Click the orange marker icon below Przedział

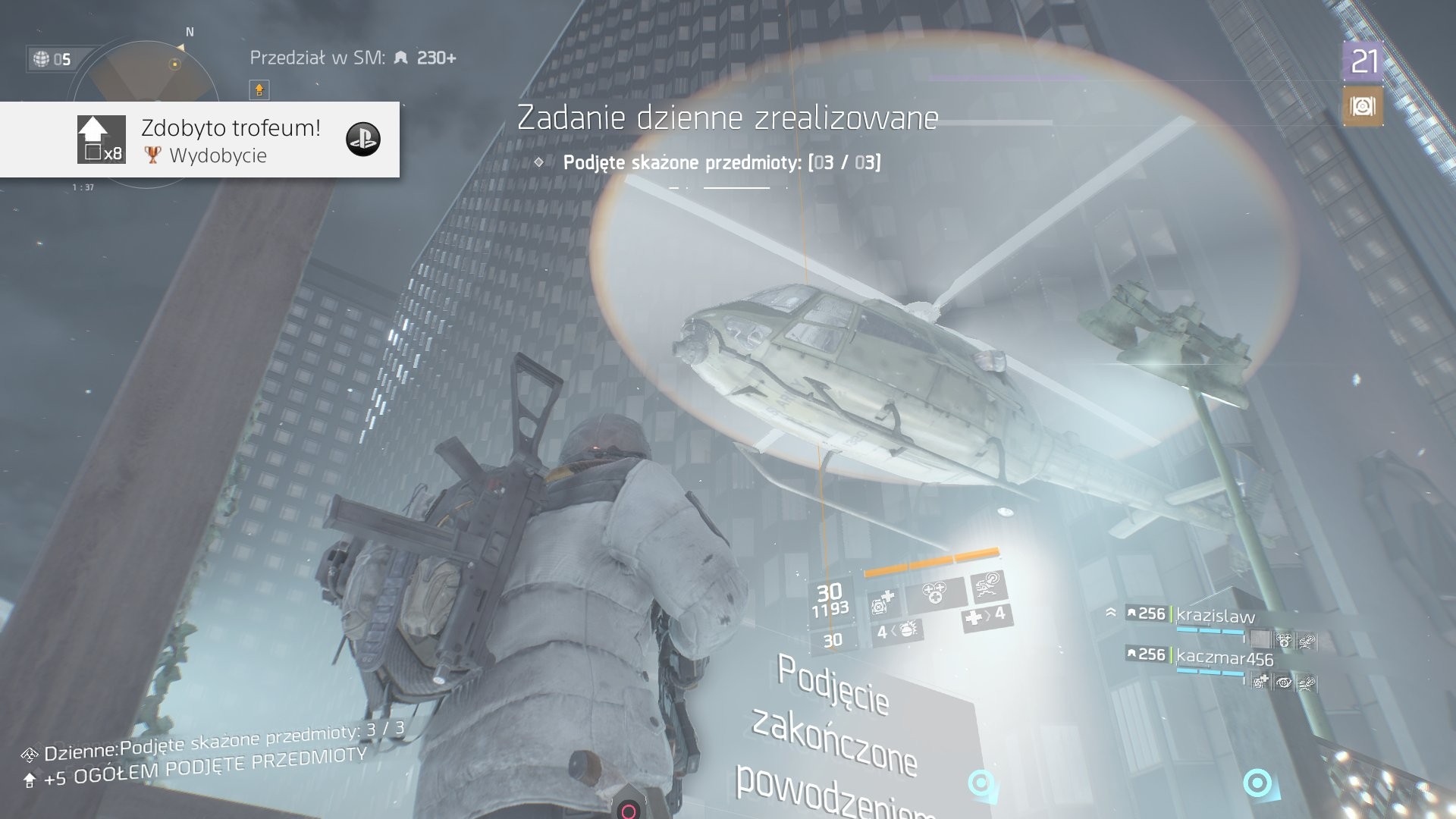click(259, 90)
